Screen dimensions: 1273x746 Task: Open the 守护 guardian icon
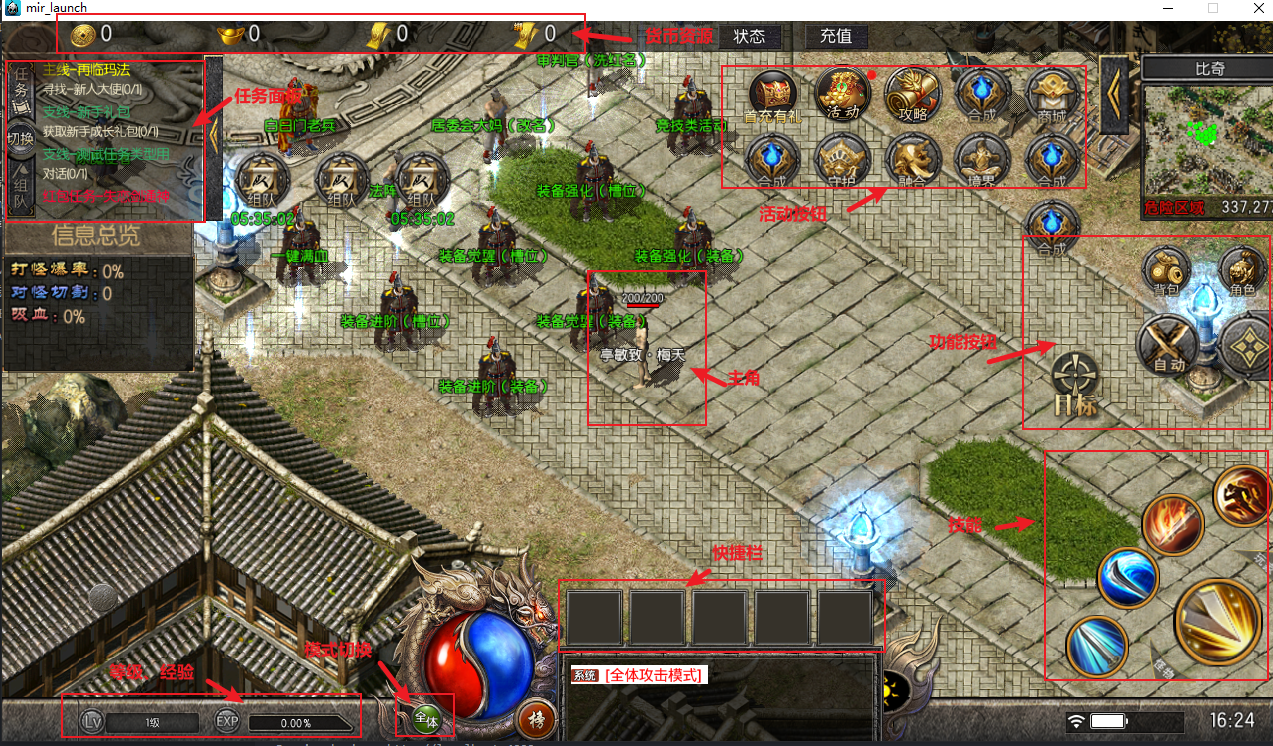pyautogui.click(x=842, y=161)
